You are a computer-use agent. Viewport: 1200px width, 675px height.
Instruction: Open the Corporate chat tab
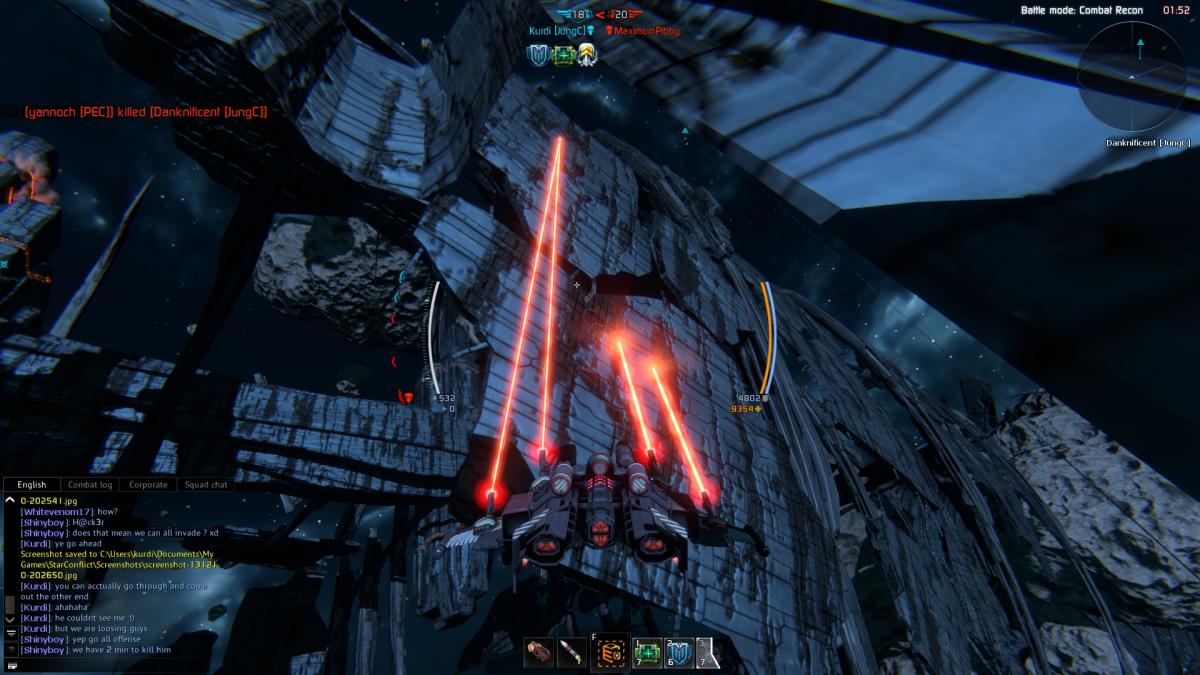click(148, 485)
